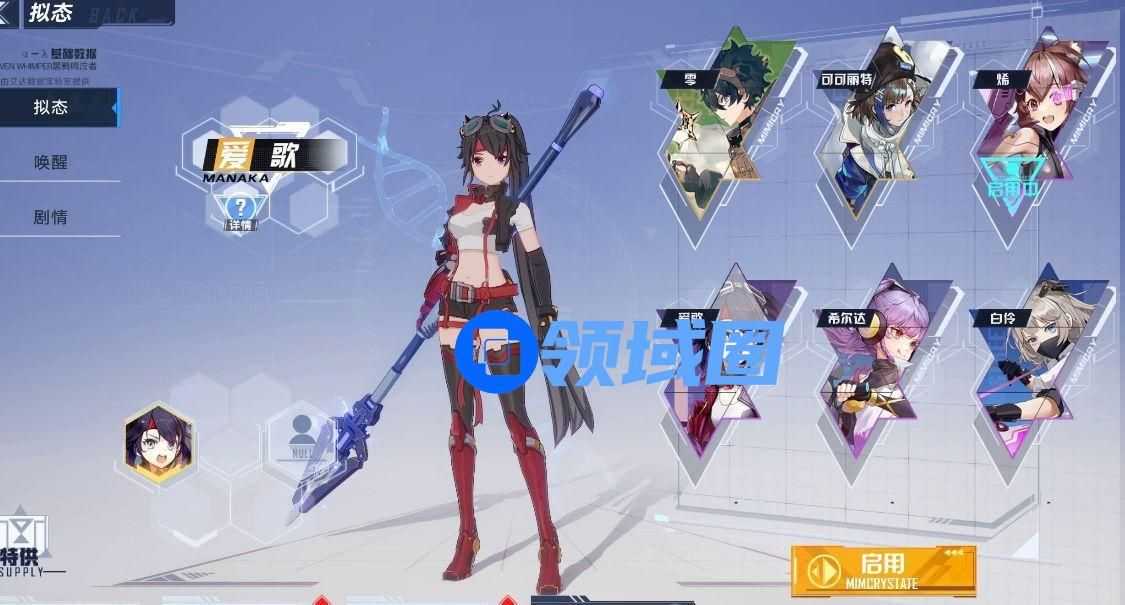Open the 剧情 (Story) tab
The width and height of the screenshot is (1125, 605).
point(52,217)
